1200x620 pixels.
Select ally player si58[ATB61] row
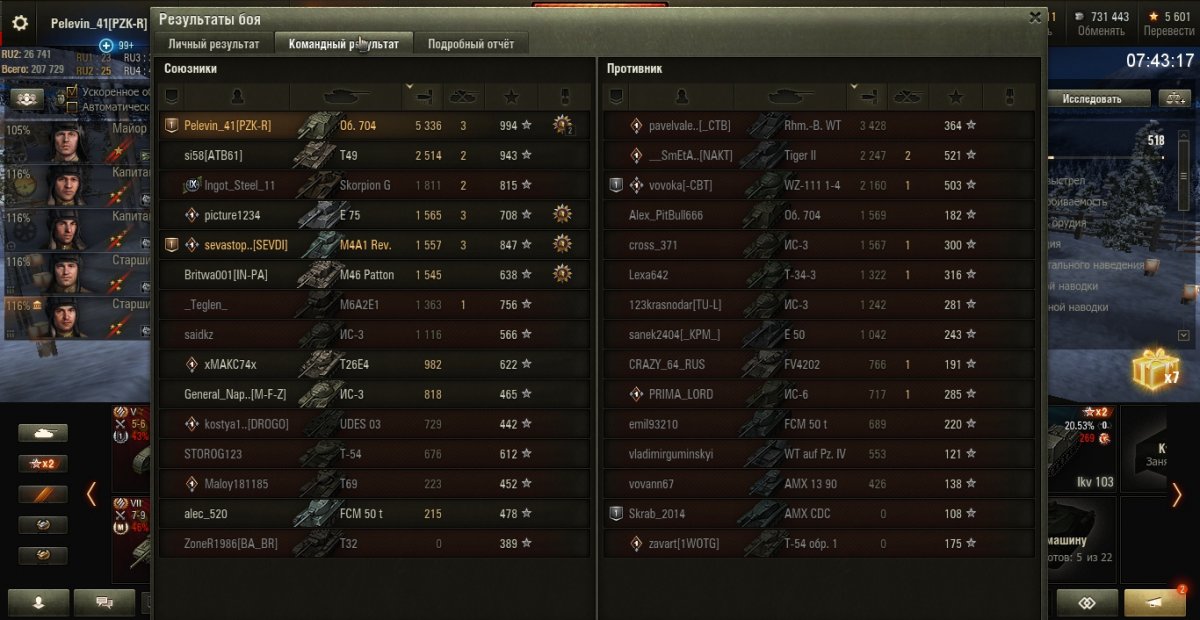point(374,155)
